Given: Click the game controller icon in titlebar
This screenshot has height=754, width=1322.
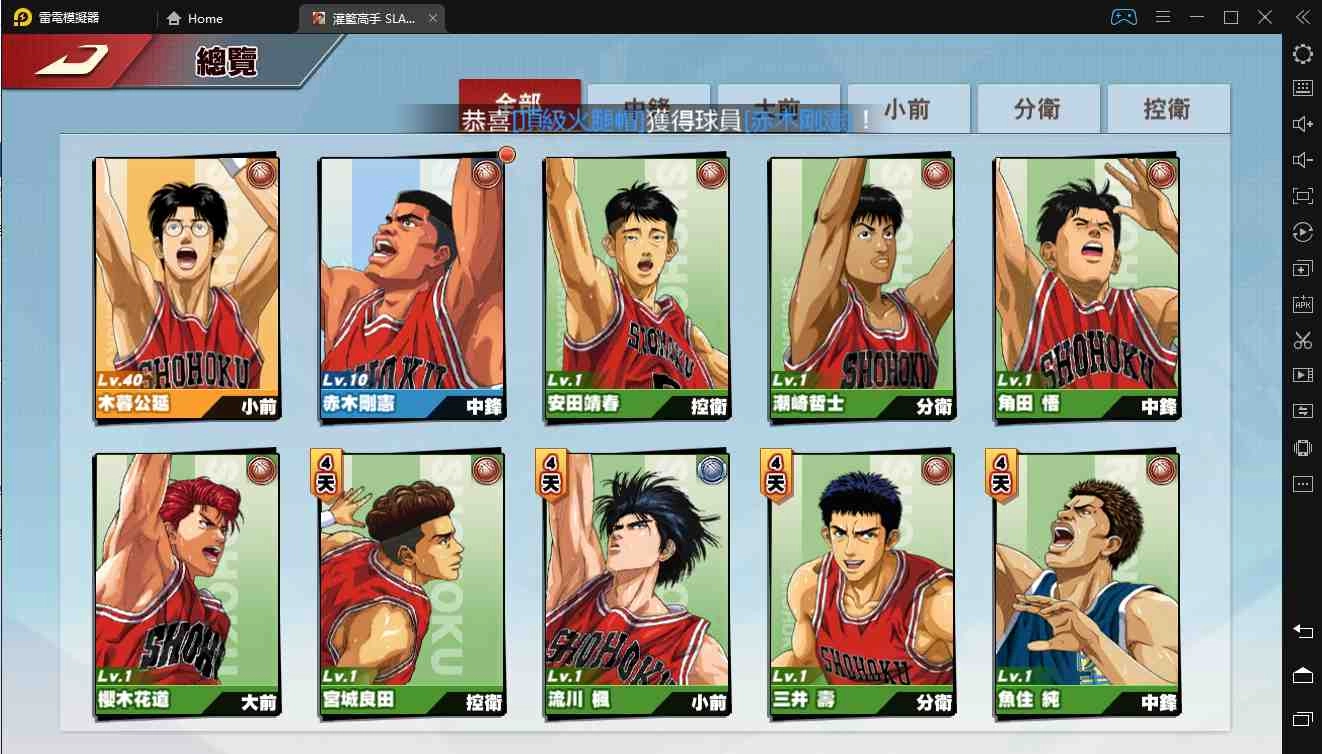Looking at the screenshot, I should (x=1125, y=16).
